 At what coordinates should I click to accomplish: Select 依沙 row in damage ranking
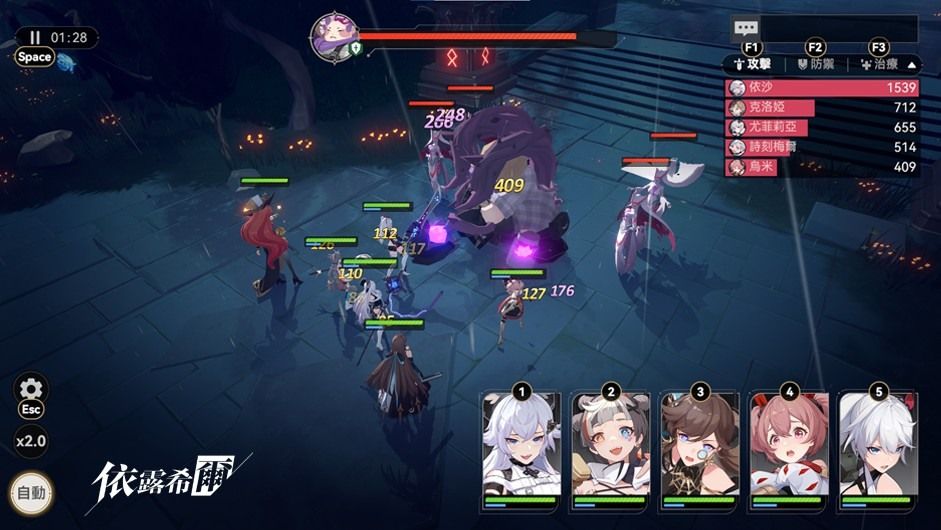(821, 88)
